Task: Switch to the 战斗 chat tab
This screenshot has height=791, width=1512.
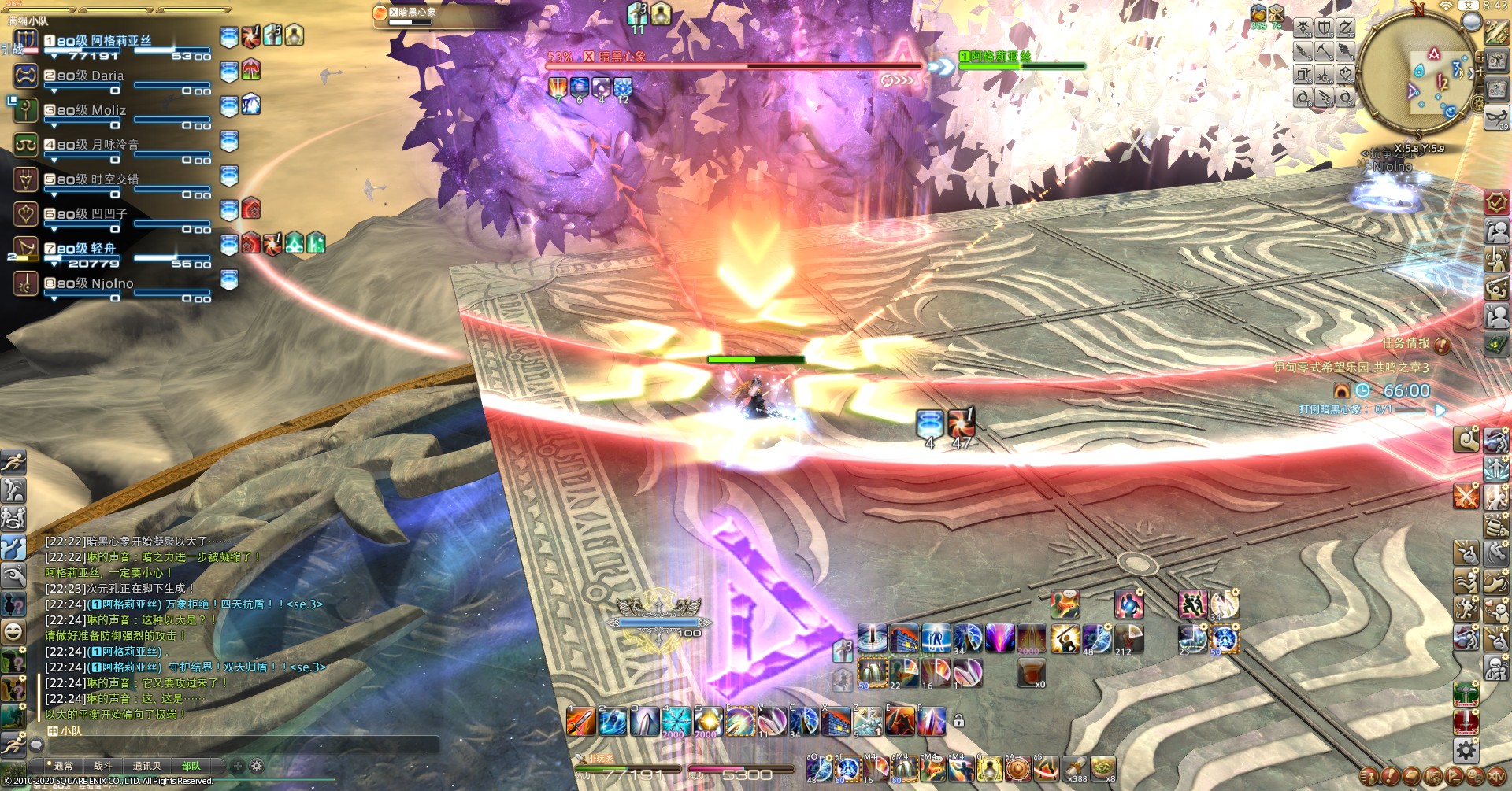Action: pos(103,766)
